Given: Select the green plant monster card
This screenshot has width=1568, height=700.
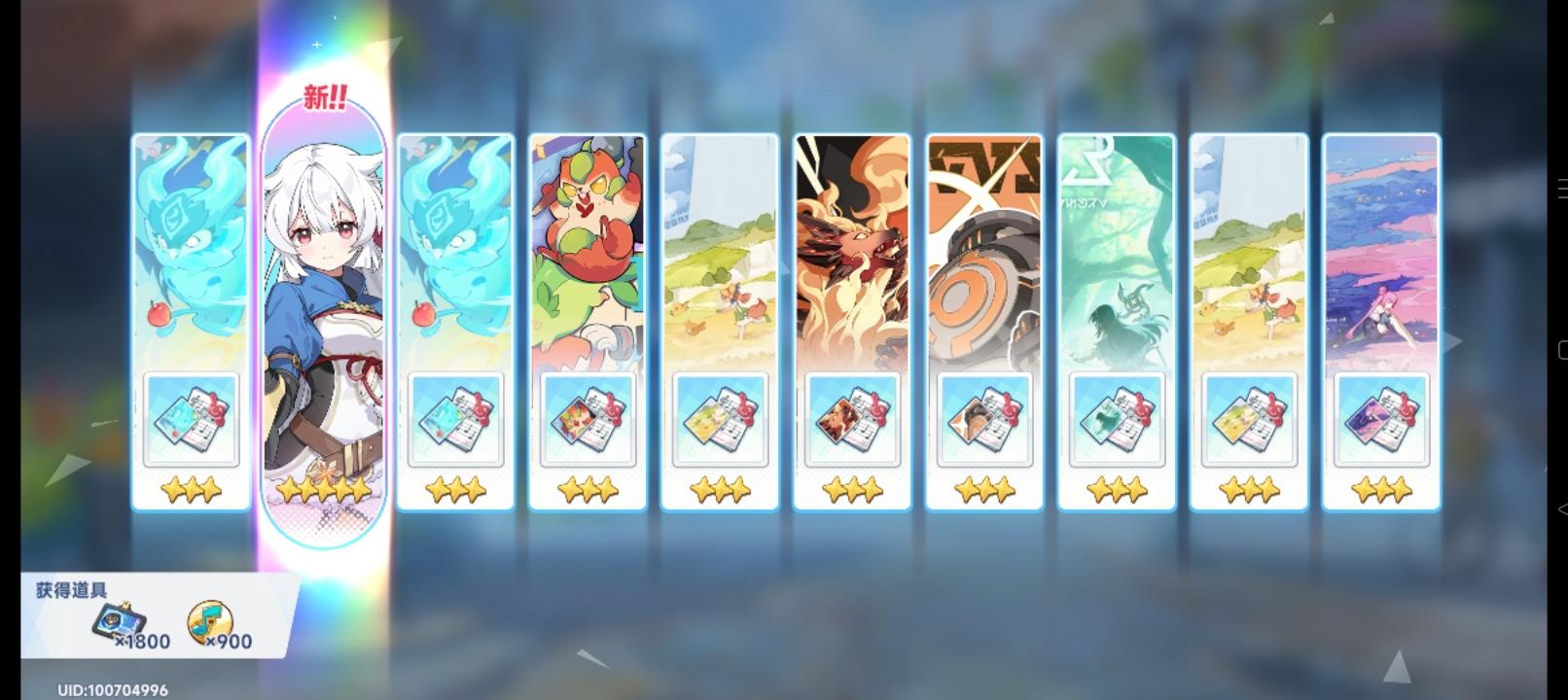Looking at the screenshot, I should [588, 253].
